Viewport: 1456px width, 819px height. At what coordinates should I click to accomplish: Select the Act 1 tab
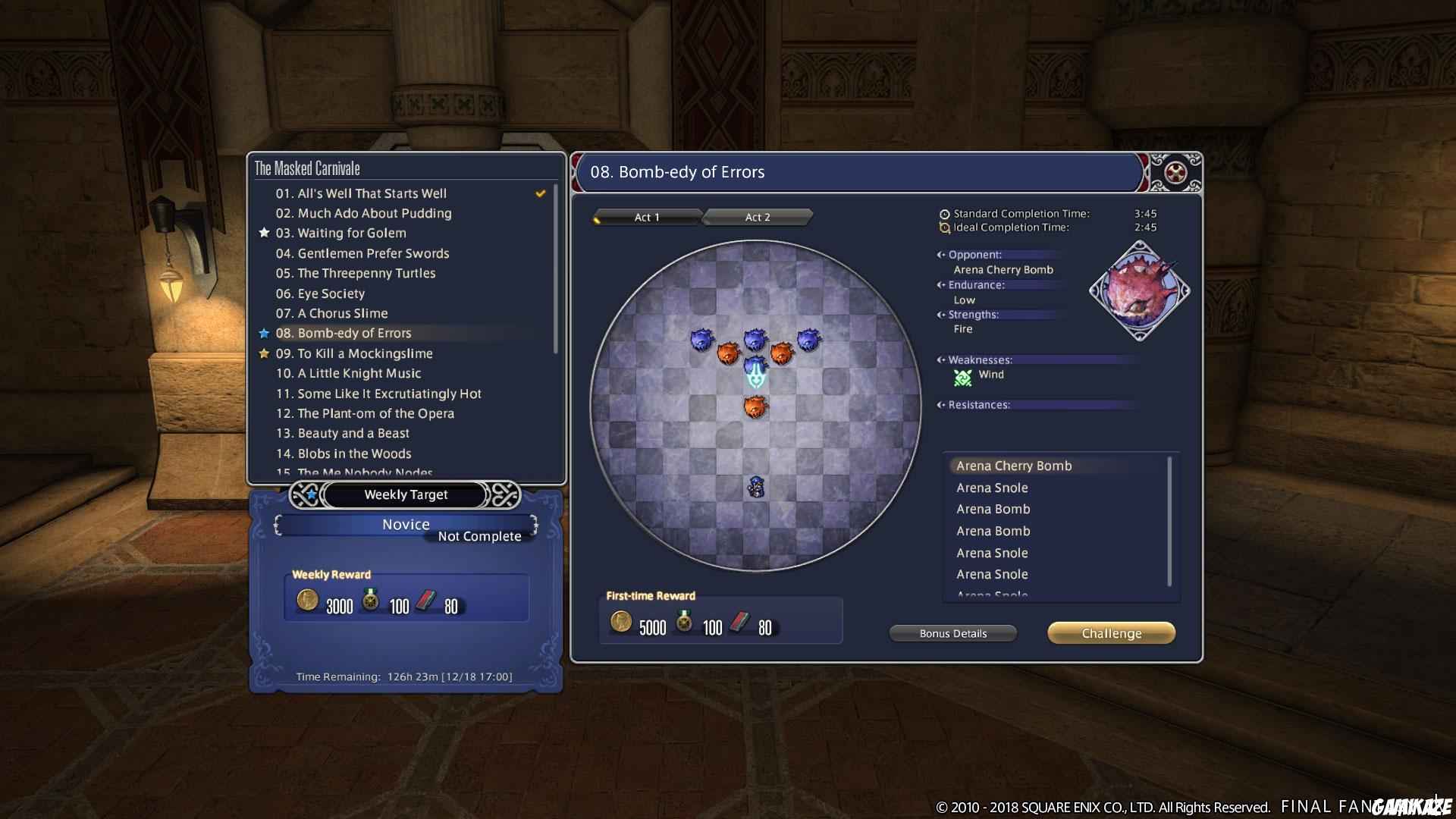645,217
